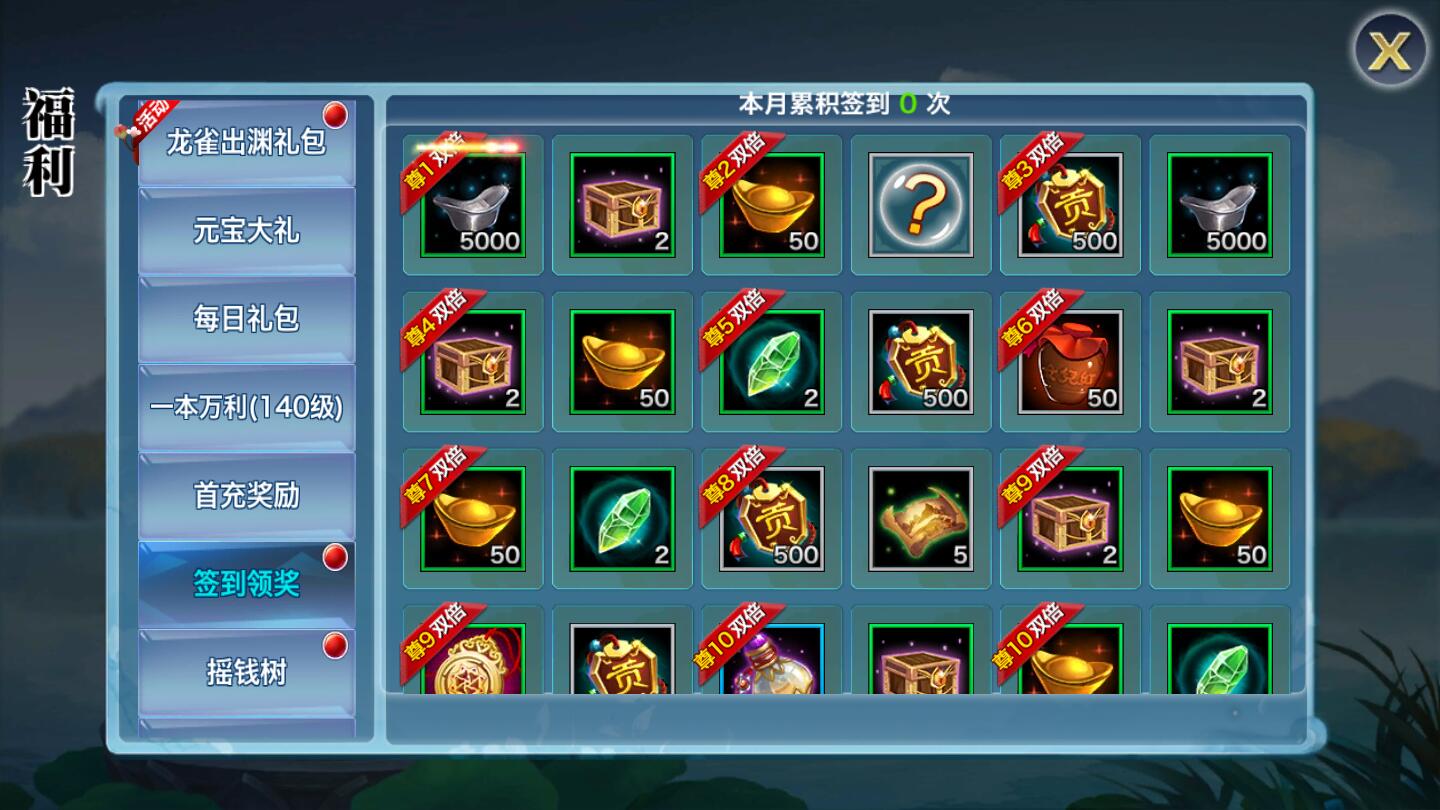Select the 签到领奖 sign-in tab

(x=246, y=584)
